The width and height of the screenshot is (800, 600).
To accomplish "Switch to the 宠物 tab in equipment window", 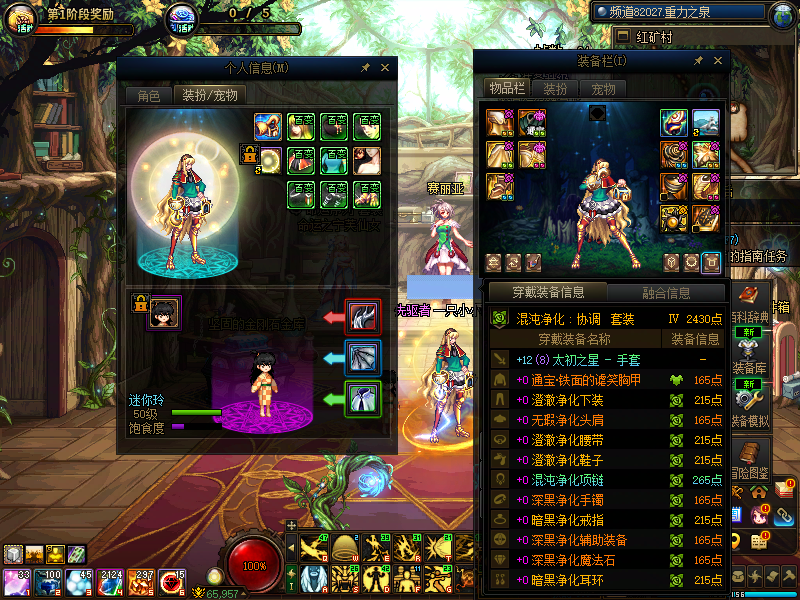I will [603, 88].
